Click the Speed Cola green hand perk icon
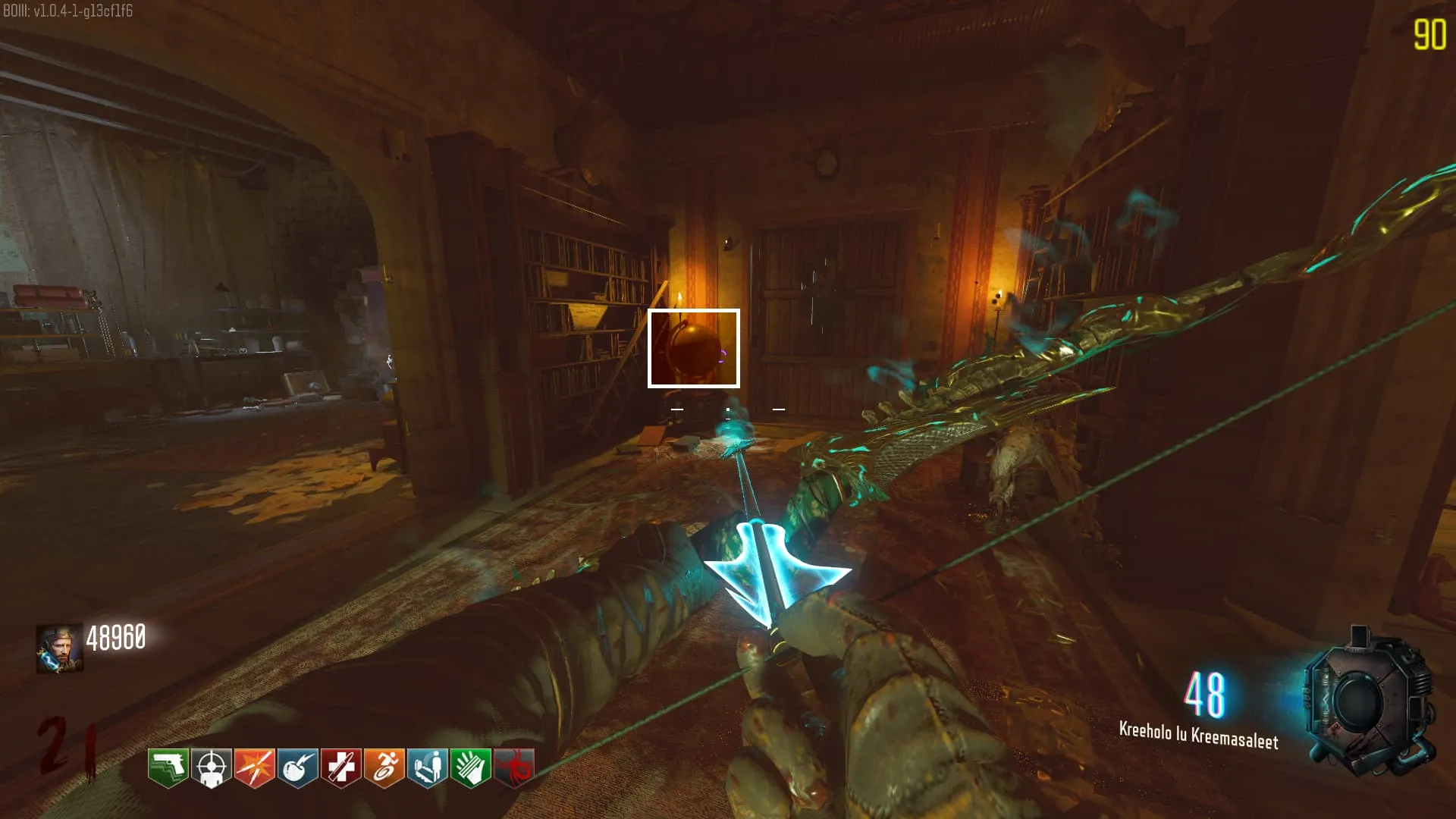The height and width of the screenshot is (819, 1456). [x=471, y=767]
